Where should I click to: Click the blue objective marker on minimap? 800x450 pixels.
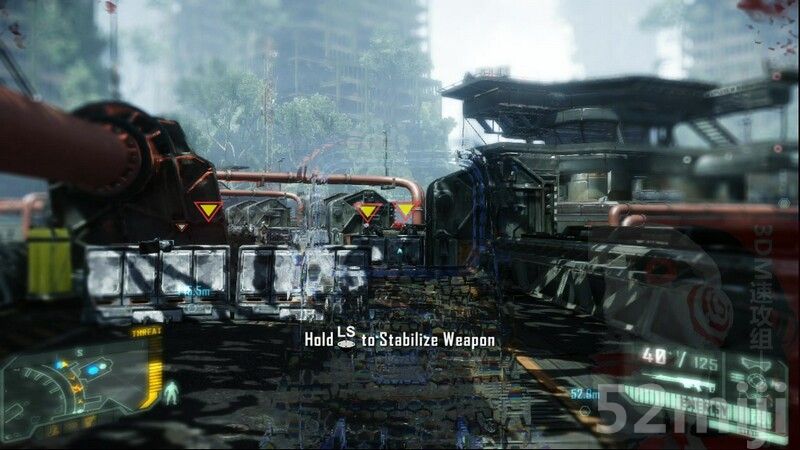point(93,370)
